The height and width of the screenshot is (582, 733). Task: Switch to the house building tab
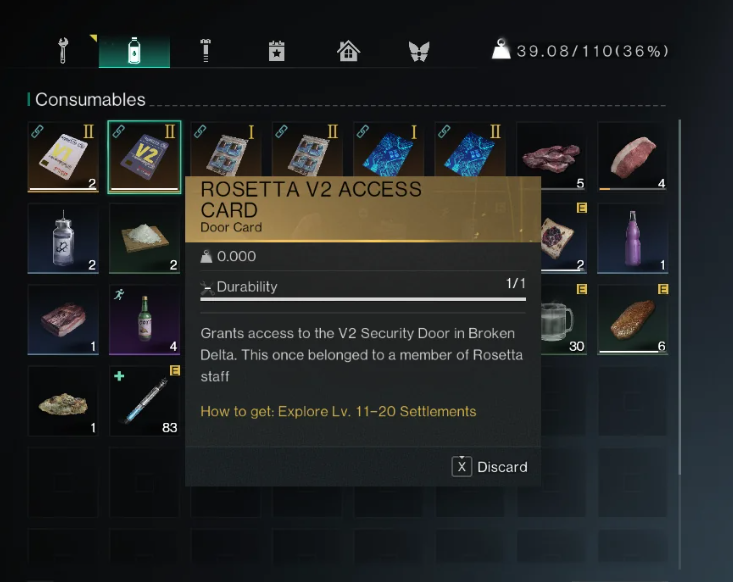point(348,51)
